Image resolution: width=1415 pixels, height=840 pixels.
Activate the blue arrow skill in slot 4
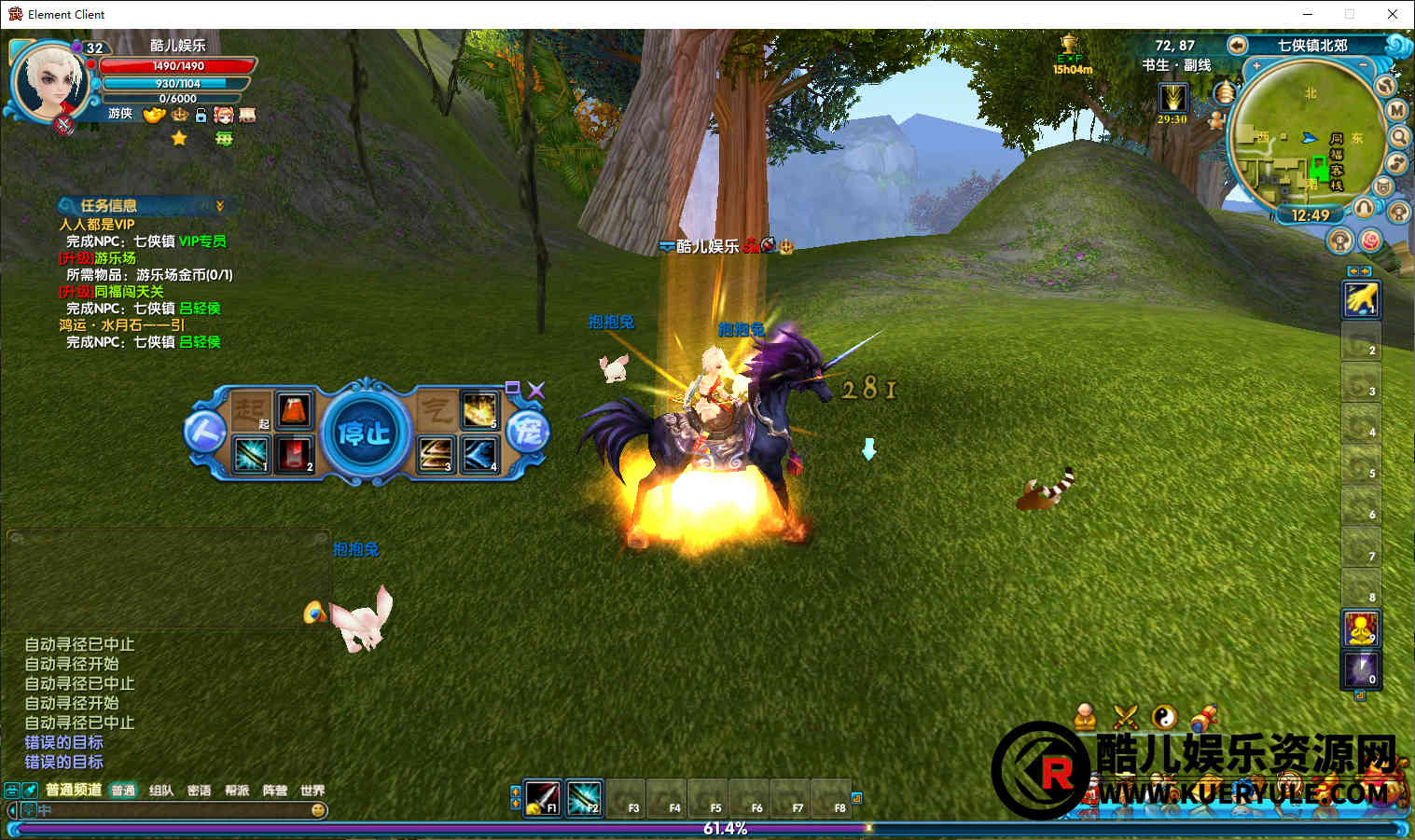click(479, 454)
